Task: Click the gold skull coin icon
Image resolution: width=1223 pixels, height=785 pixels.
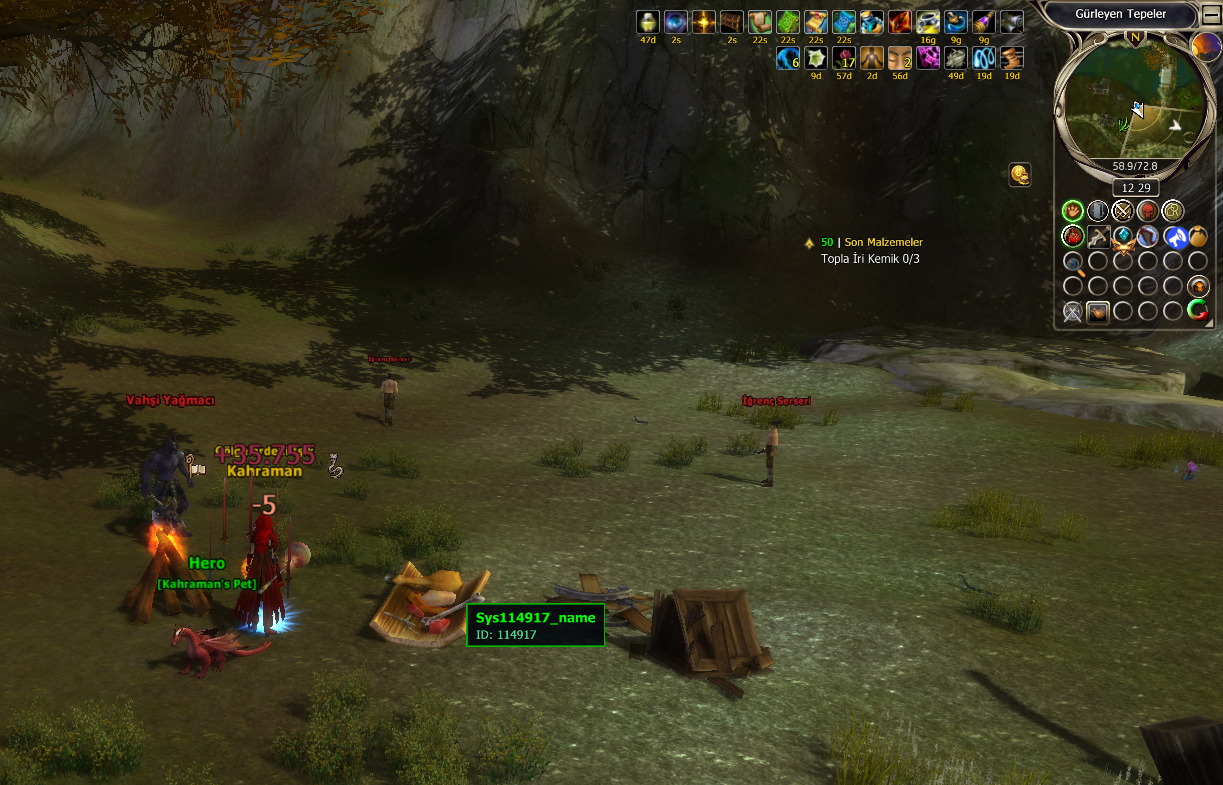Action: click(x=1019, y=175)
